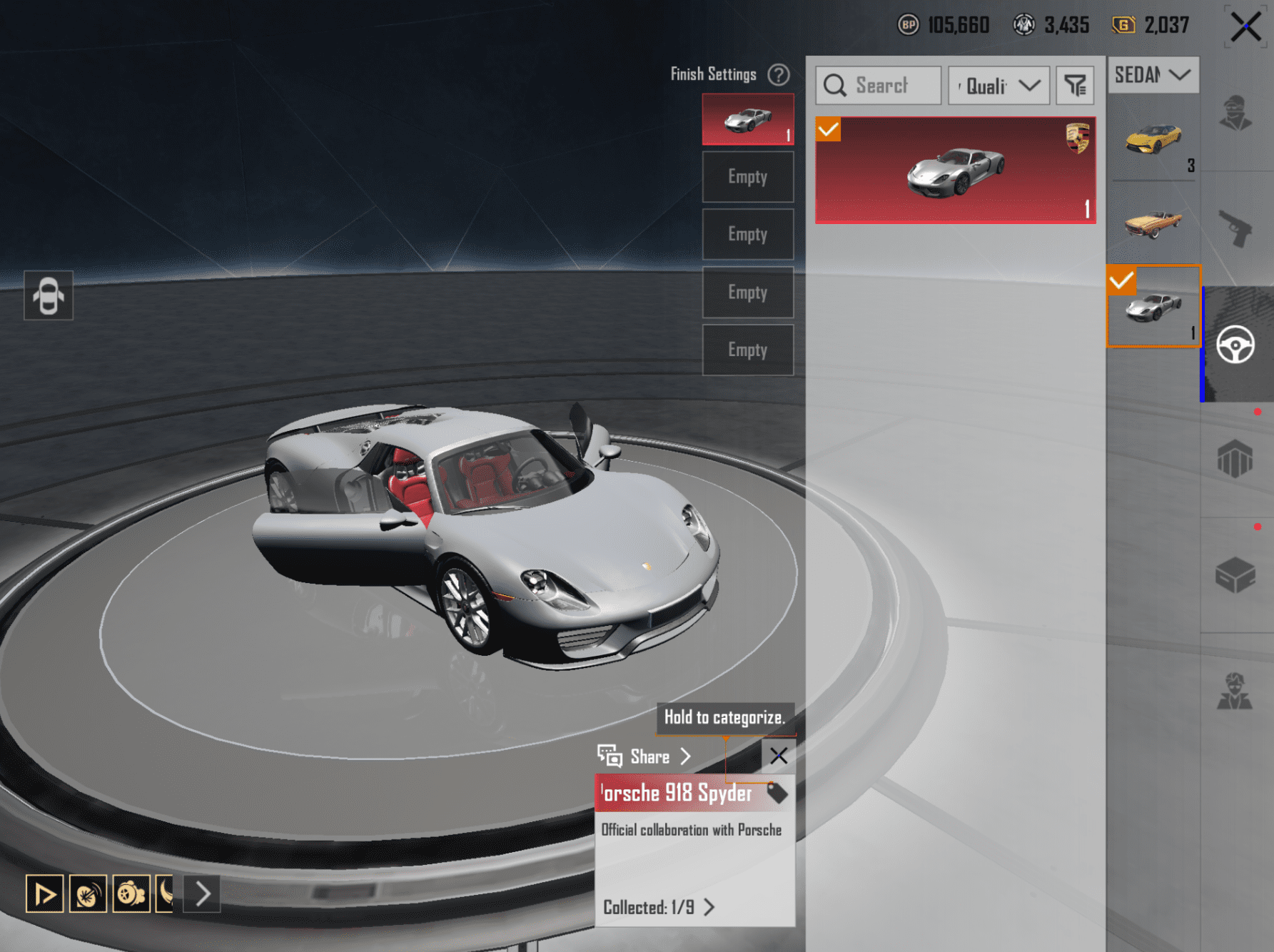
Task: Open the Quality sort dropdown
Action: tap(999, 86)
